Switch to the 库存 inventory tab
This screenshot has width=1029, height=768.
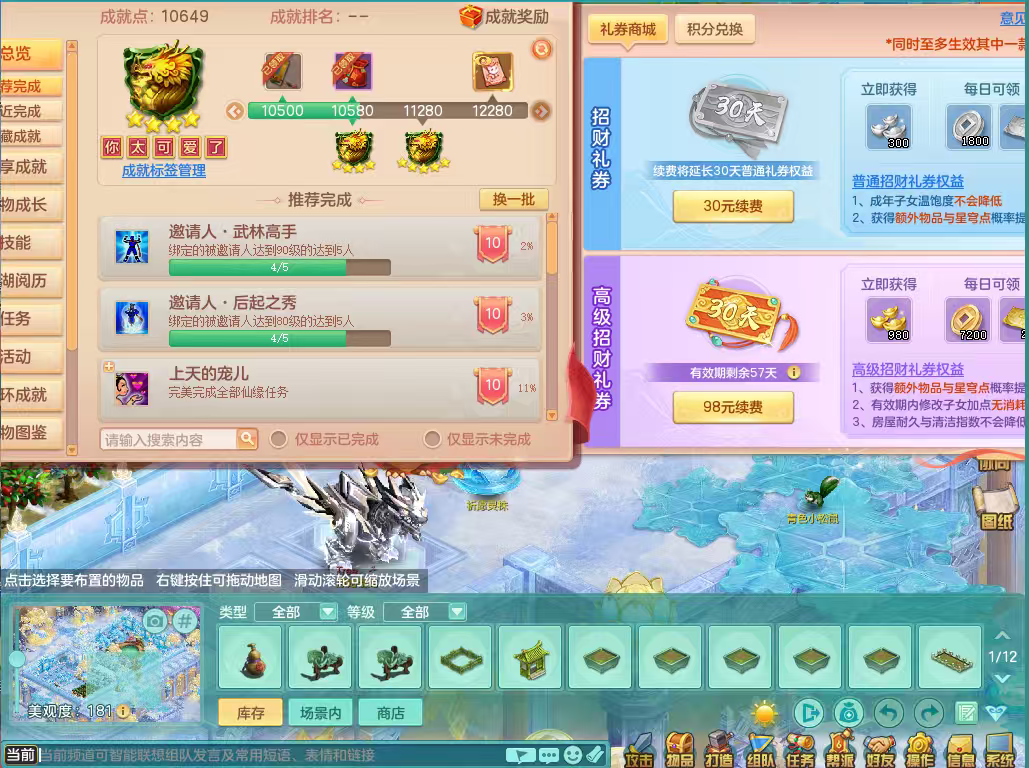click(x=250, y=713)
